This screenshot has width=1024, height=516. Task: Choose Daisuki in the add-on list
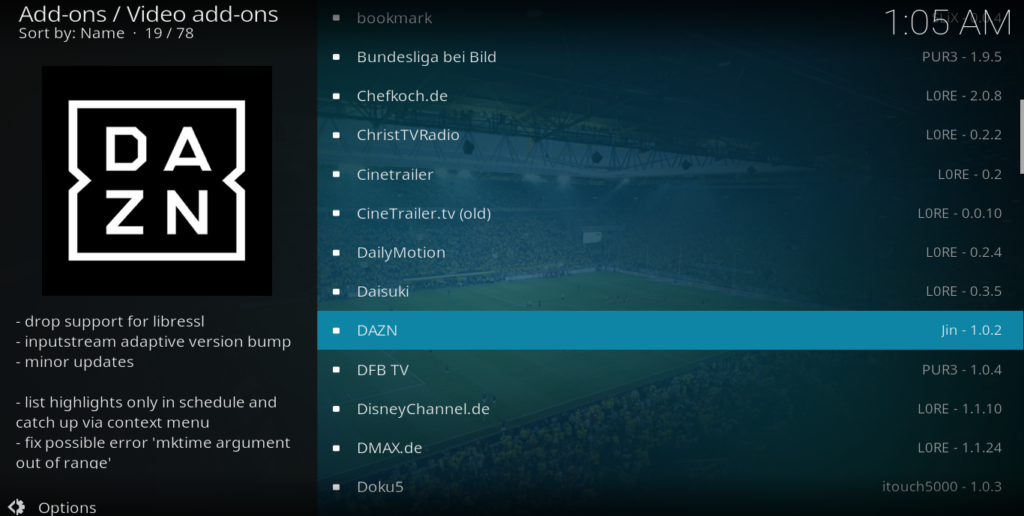[x=383, y=291]
